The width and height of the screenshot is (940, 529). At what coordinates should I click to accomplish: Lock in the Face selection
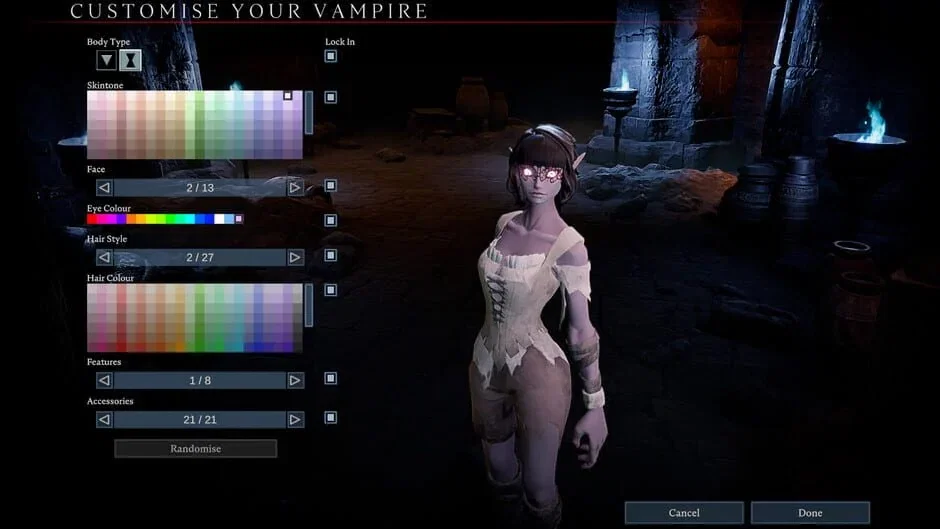tap(331, 185)
